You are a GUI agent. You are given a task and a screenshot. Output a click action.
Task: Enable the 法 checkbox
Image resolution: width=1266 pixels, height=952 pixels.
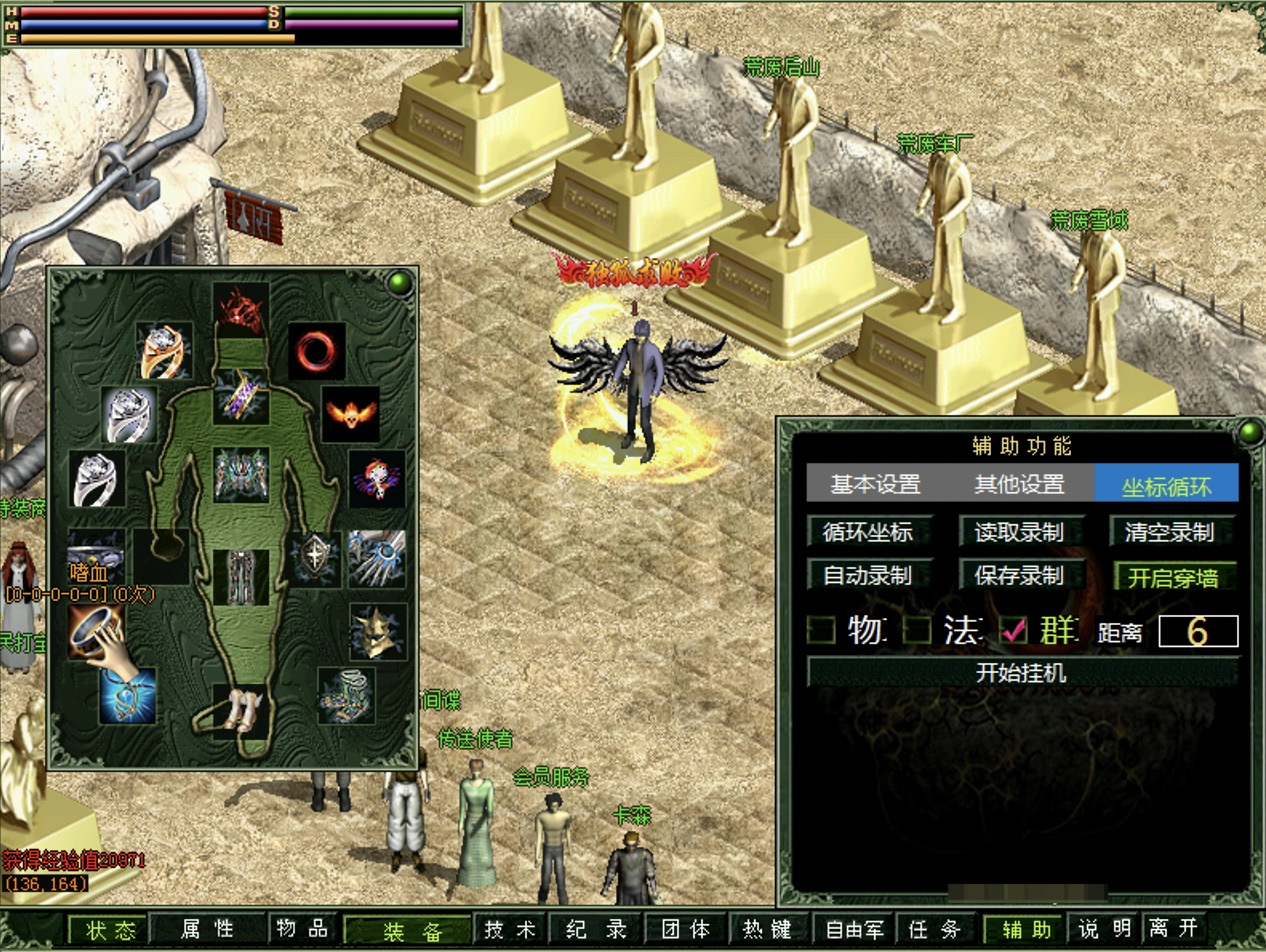click(x=918, y=630)
